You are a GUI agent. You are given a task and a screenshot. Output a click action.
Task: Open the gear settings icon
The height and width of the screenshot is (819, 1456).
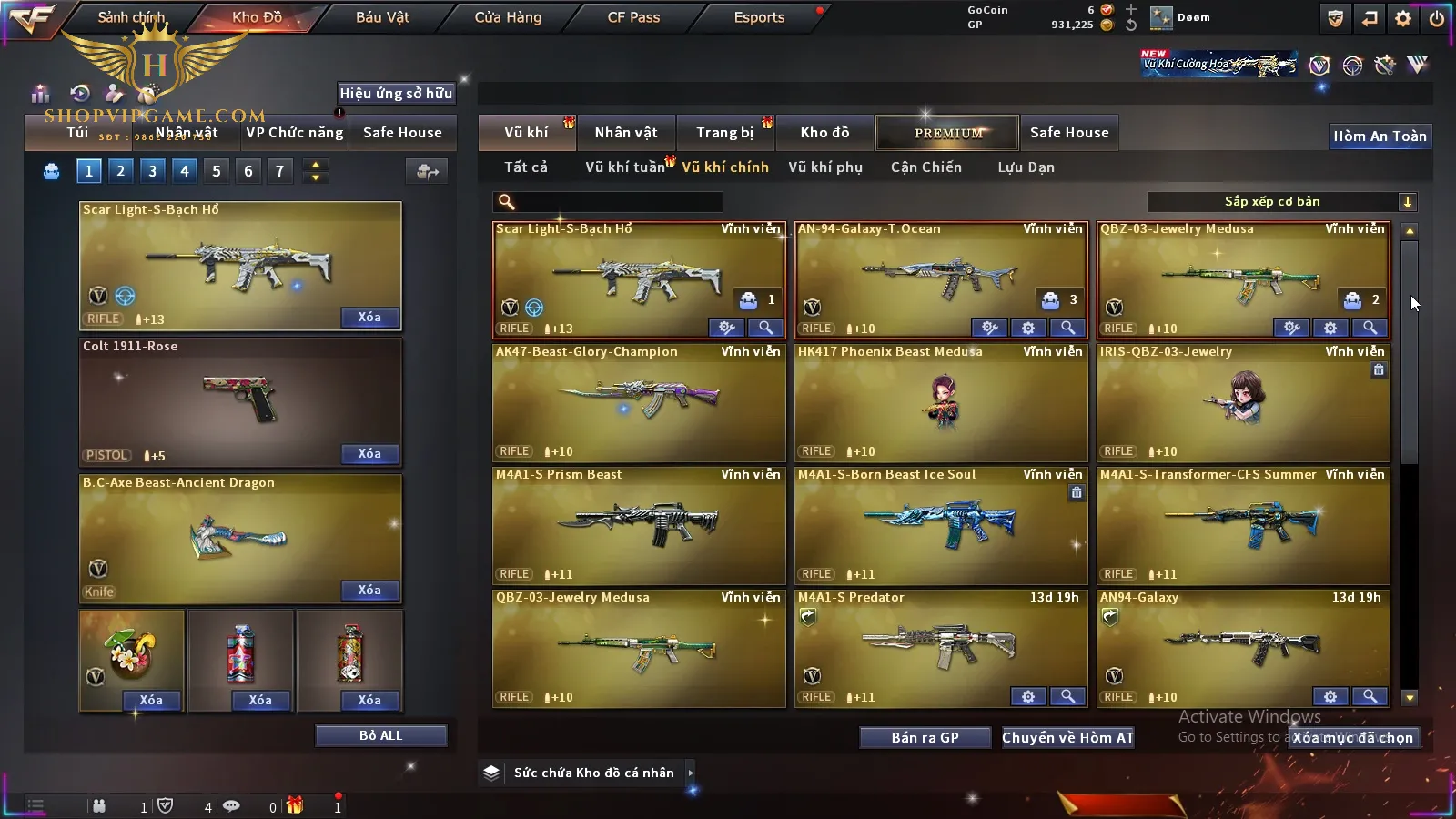coord(1403,18)
